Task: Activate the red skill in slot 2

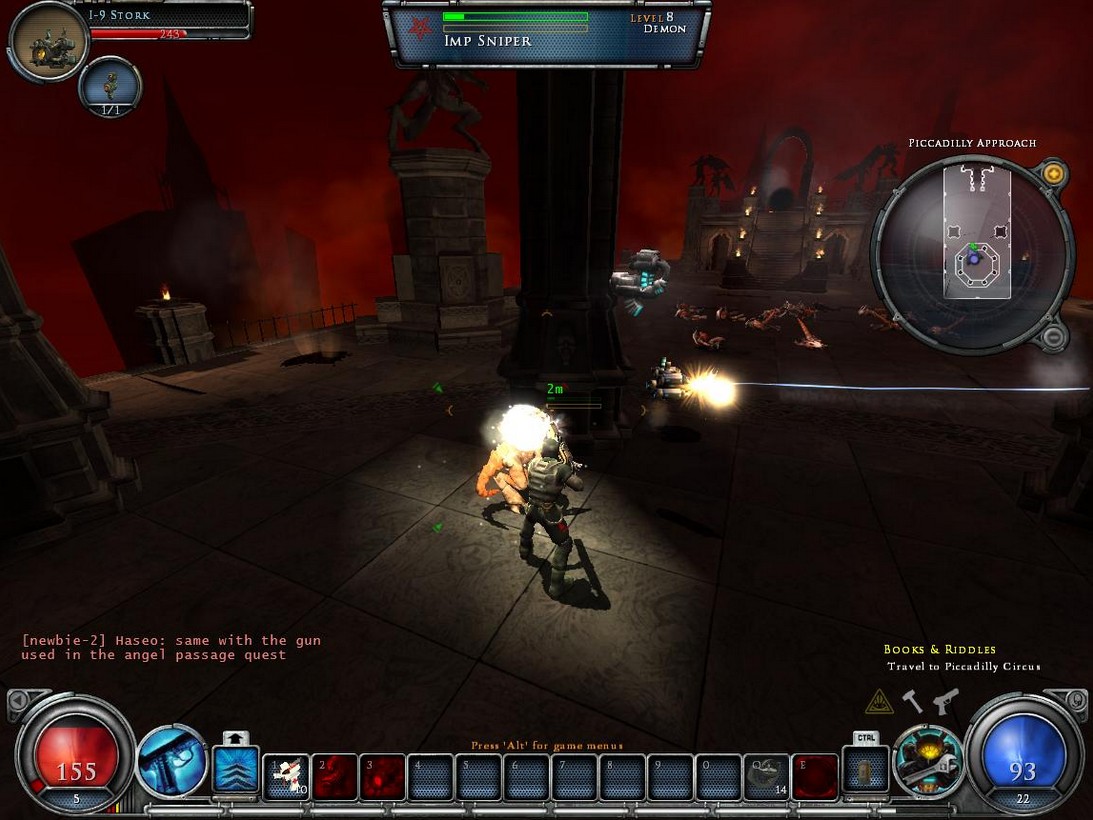Action: pos(334,776)
